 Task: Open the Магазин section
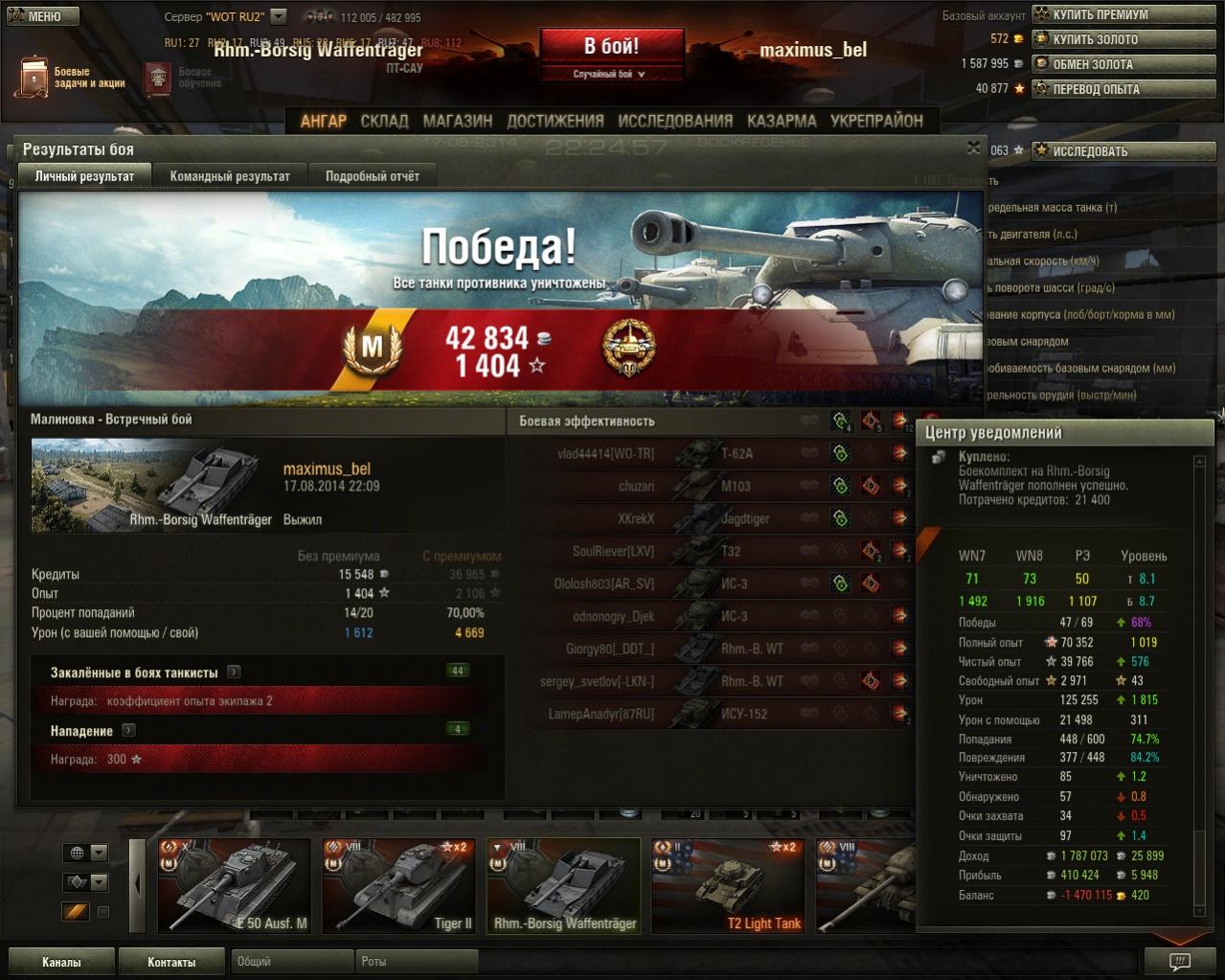coord(458,121)
